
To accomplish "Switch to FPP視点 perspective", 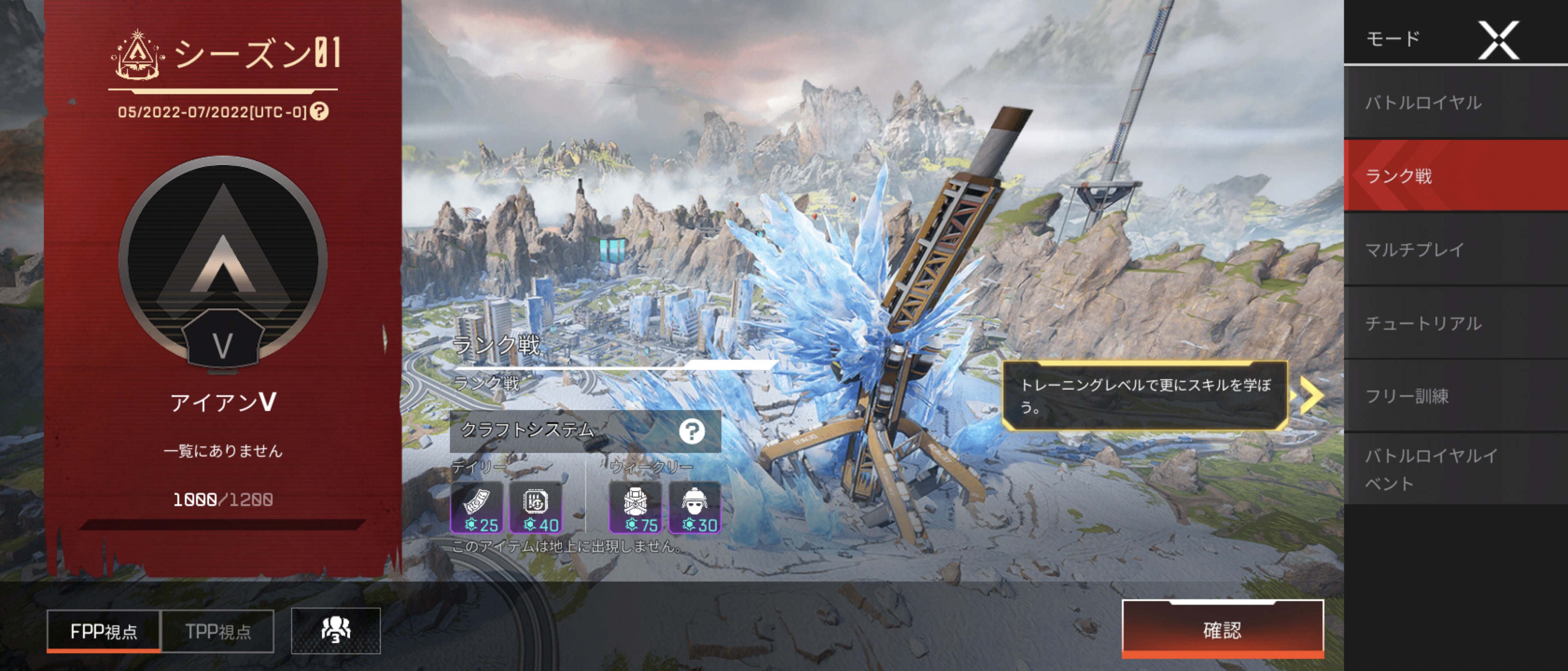I will pyautogui.click(x=103, y=631).
